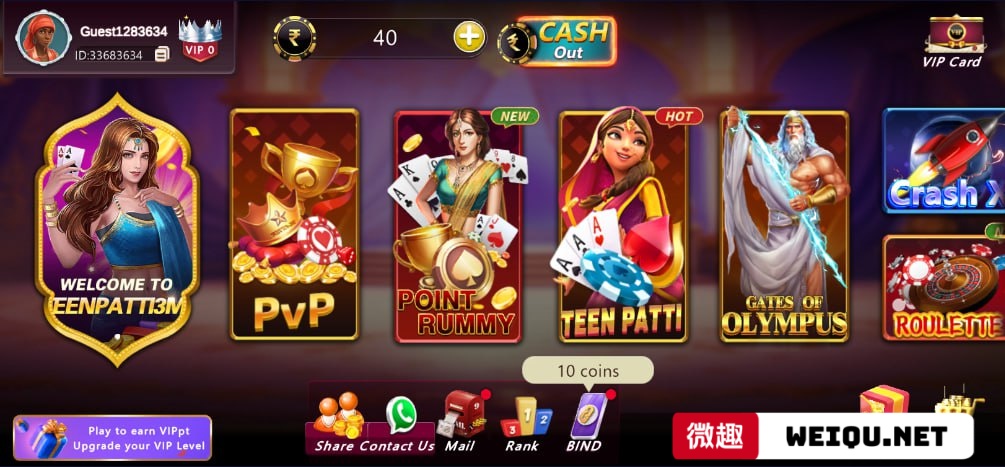Screen dimensions: 1005x467
Task: Add coins with the yellow plus button
Action: [x=469, y=38]
